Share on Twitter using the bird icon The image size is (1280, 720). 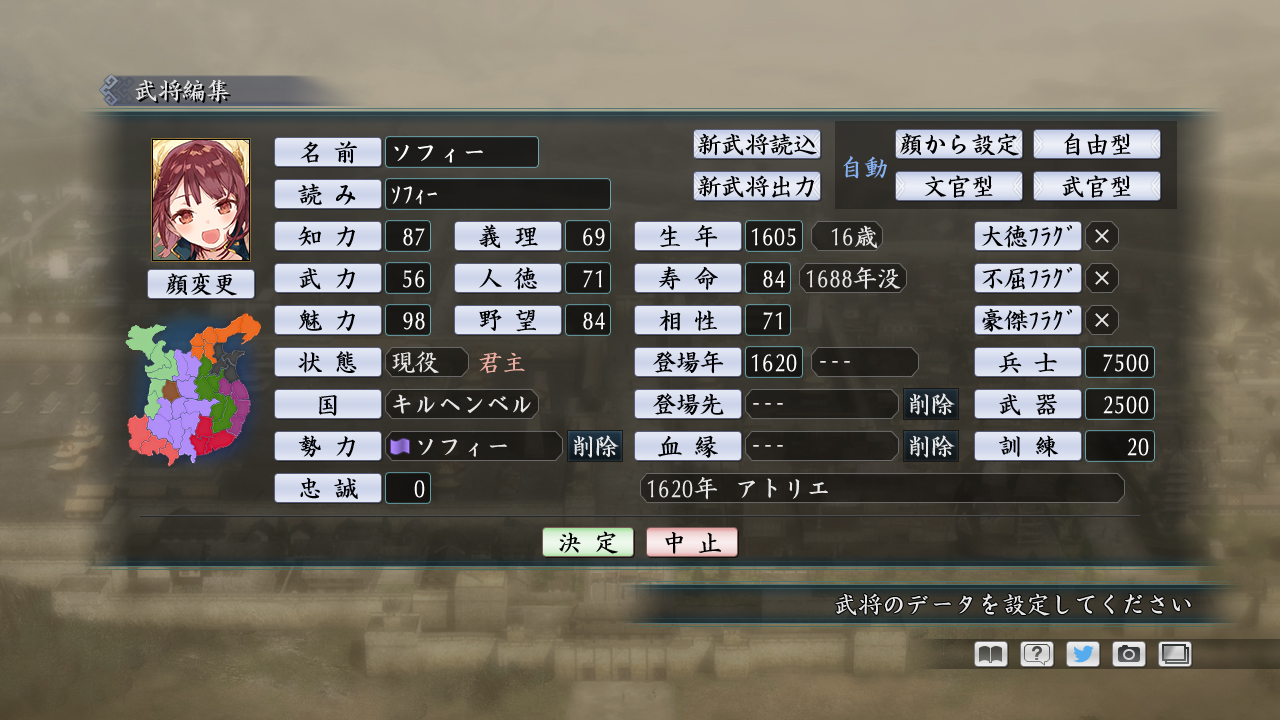(1081, 654)
